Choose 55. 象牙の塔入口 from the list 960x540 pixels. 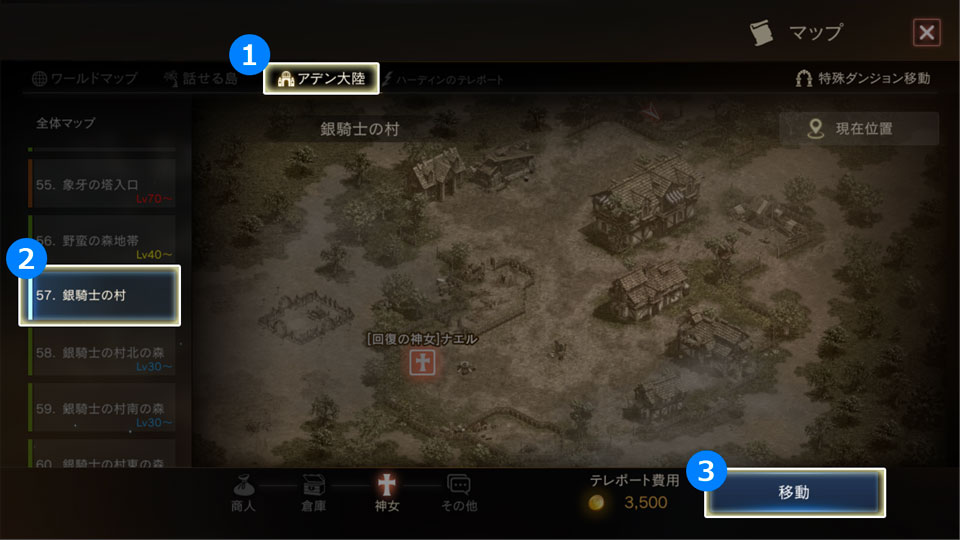[101, 185]
